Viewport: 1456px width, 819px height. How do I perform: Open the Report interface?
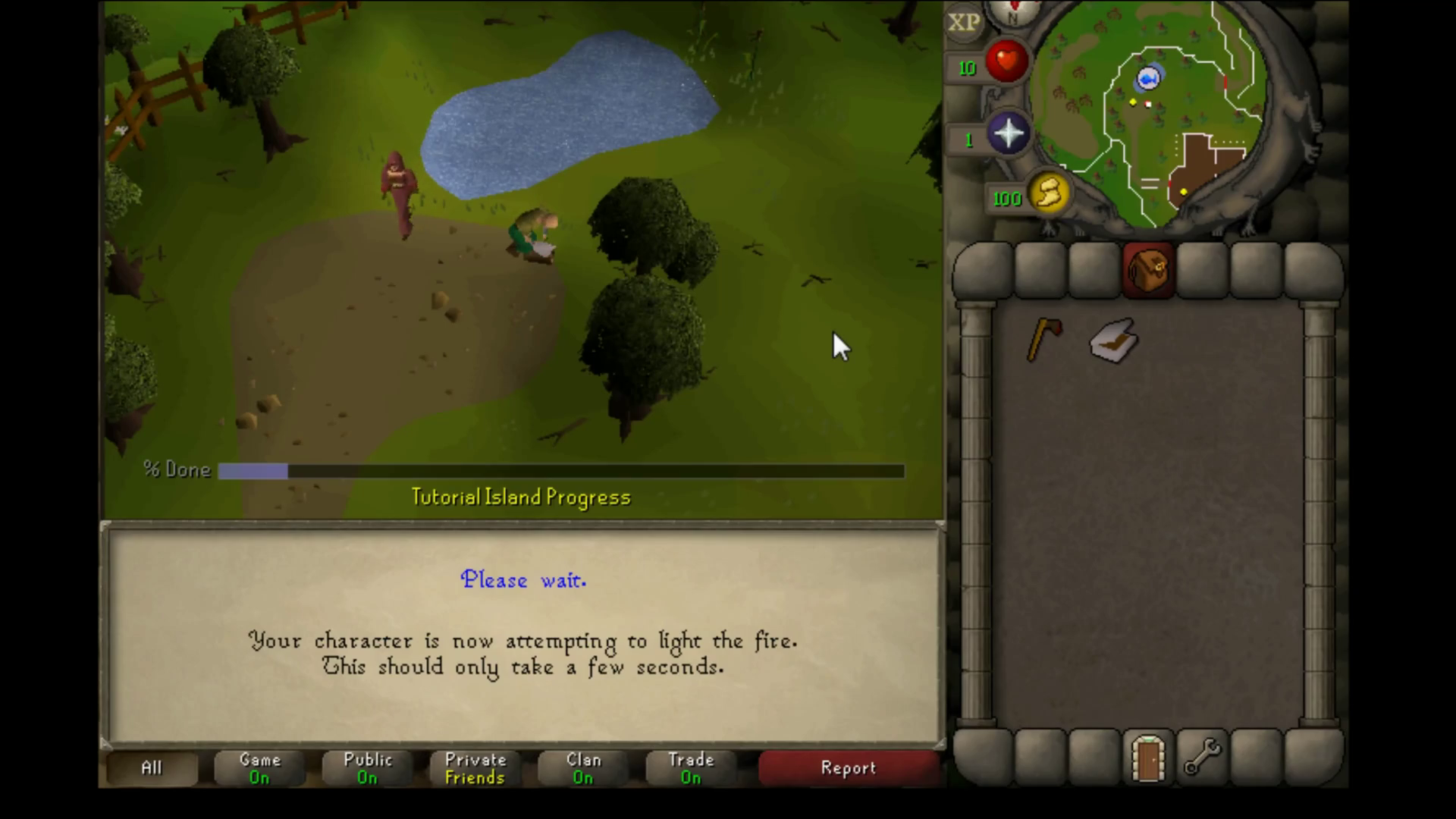(848, 767)
